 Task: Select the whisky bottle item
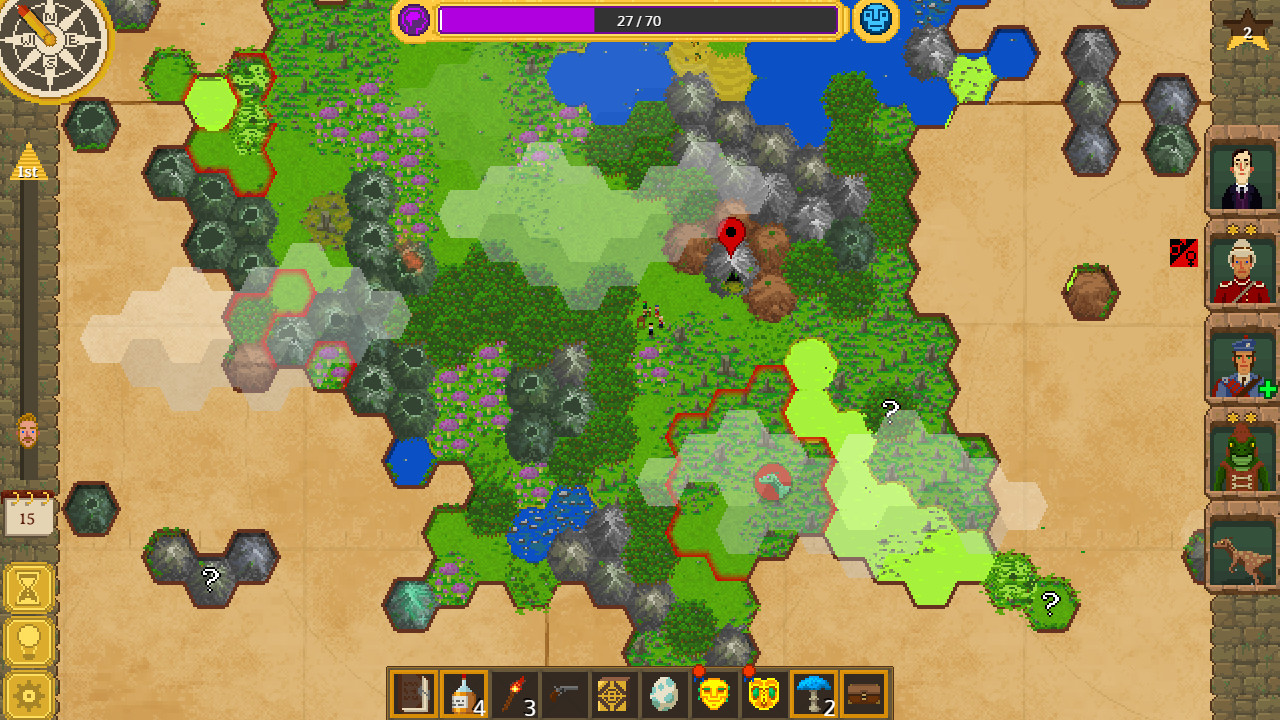coord(464,693)
